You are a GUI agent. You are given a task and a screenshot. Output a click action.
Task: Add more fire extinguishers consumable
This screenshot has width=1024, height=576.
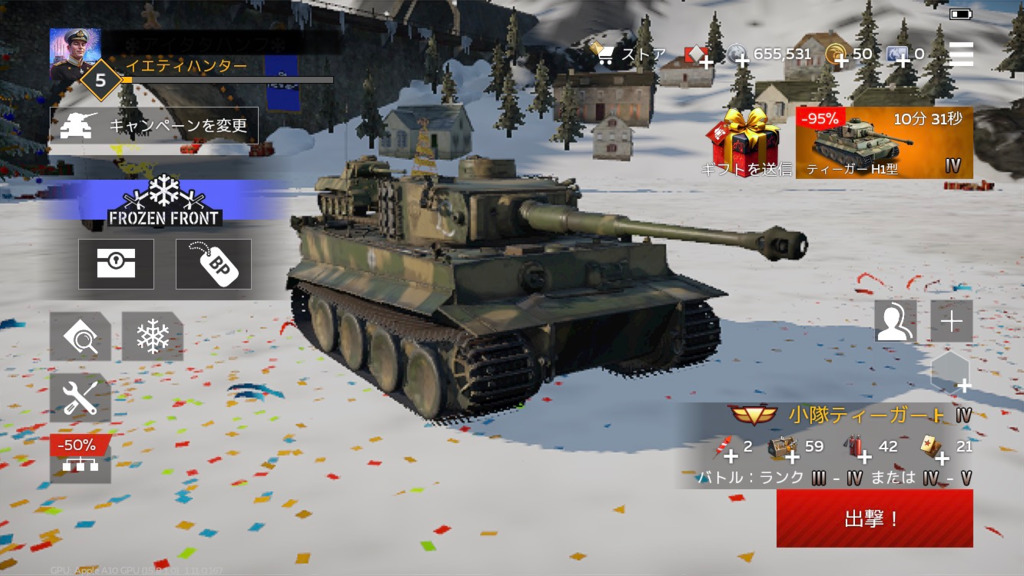point(730,450)
